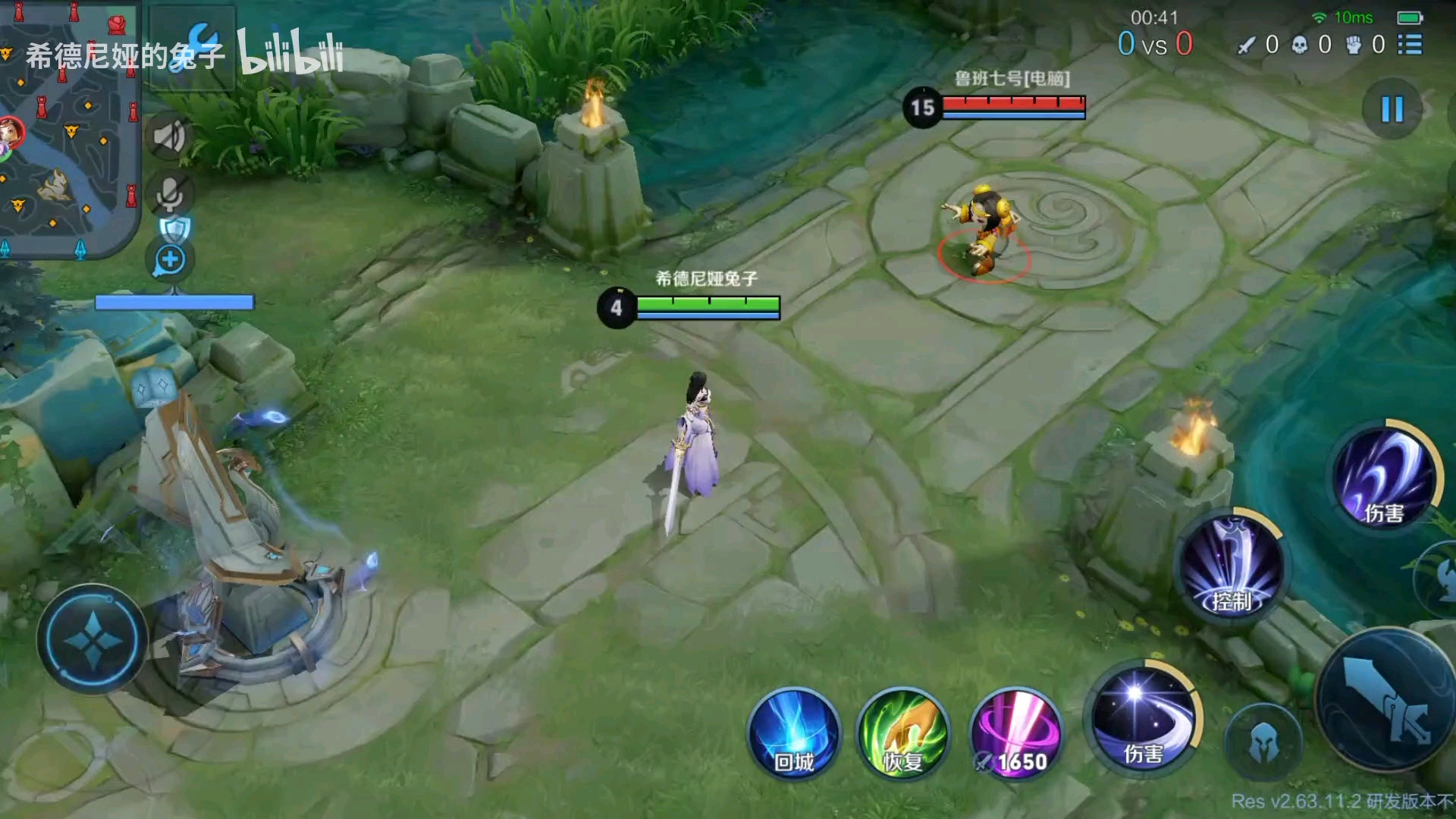Cast the upper 伤害 purple swirl ultimate

pos(1385,475)
